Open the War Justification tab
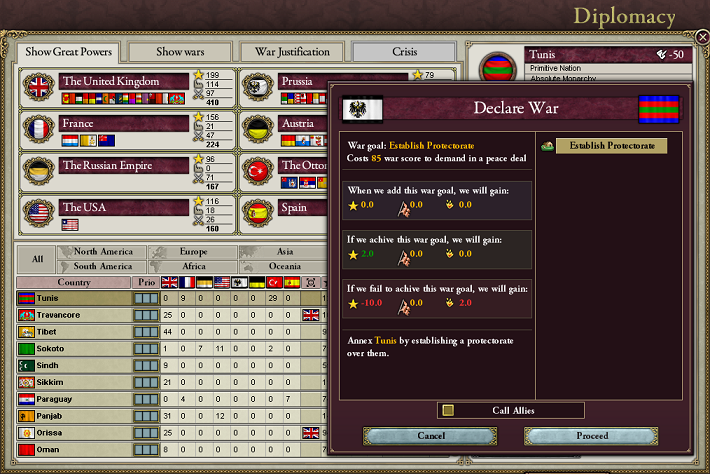Screen dimensions: 710x474 [291, 52]
